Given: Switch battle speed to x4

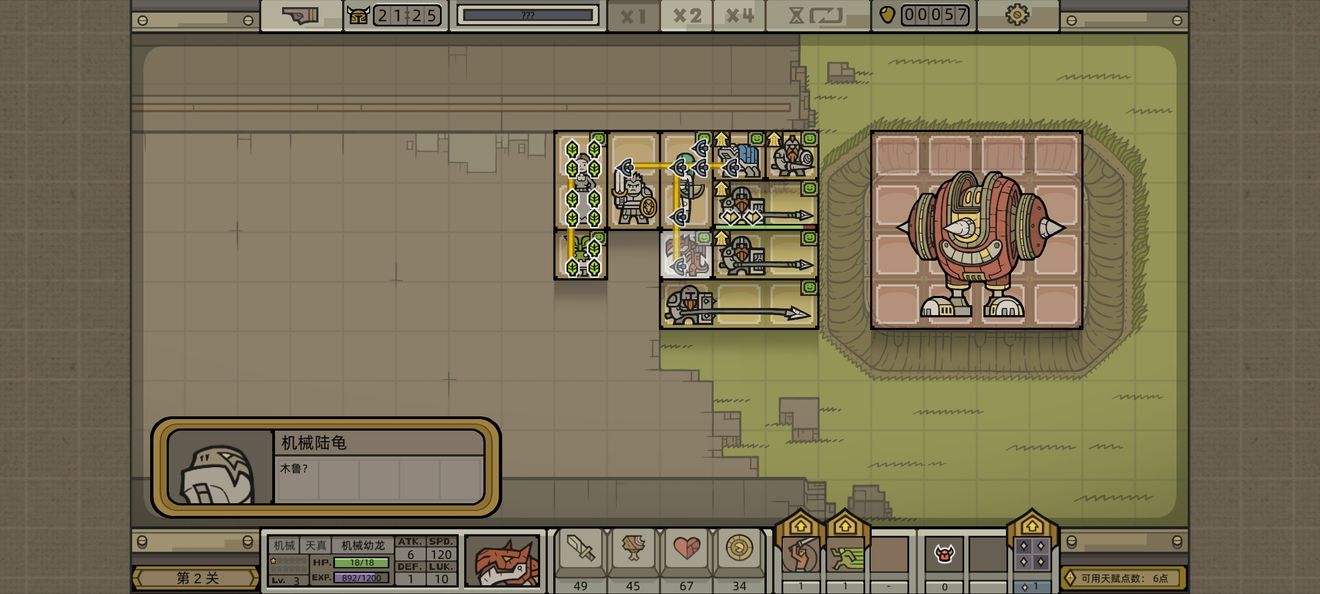Looking at the screenshot, I should [x=740, y=16].
